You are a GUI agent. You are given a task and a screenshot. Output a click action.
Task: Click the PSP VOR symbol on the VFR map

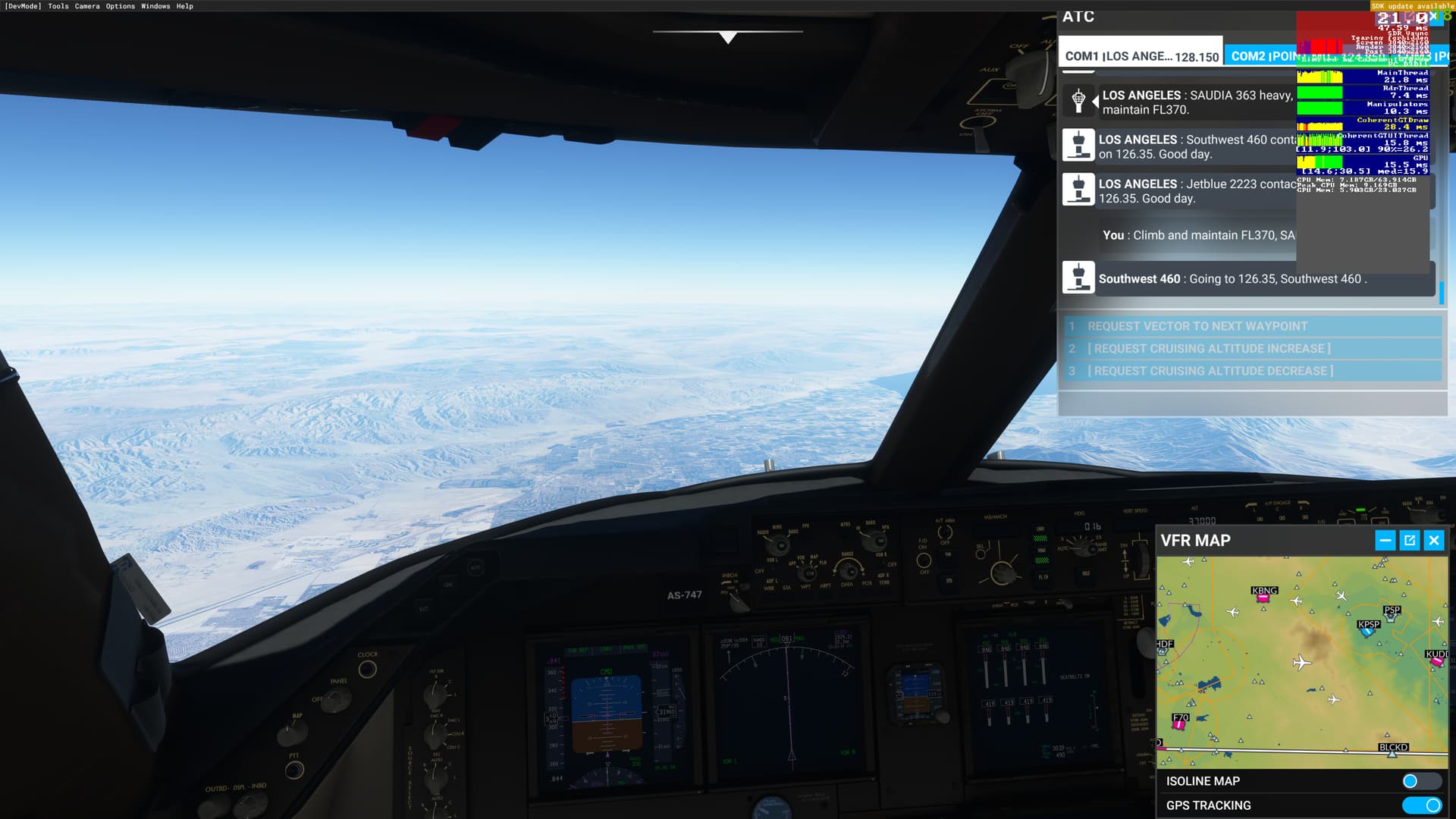point(1389,617)
